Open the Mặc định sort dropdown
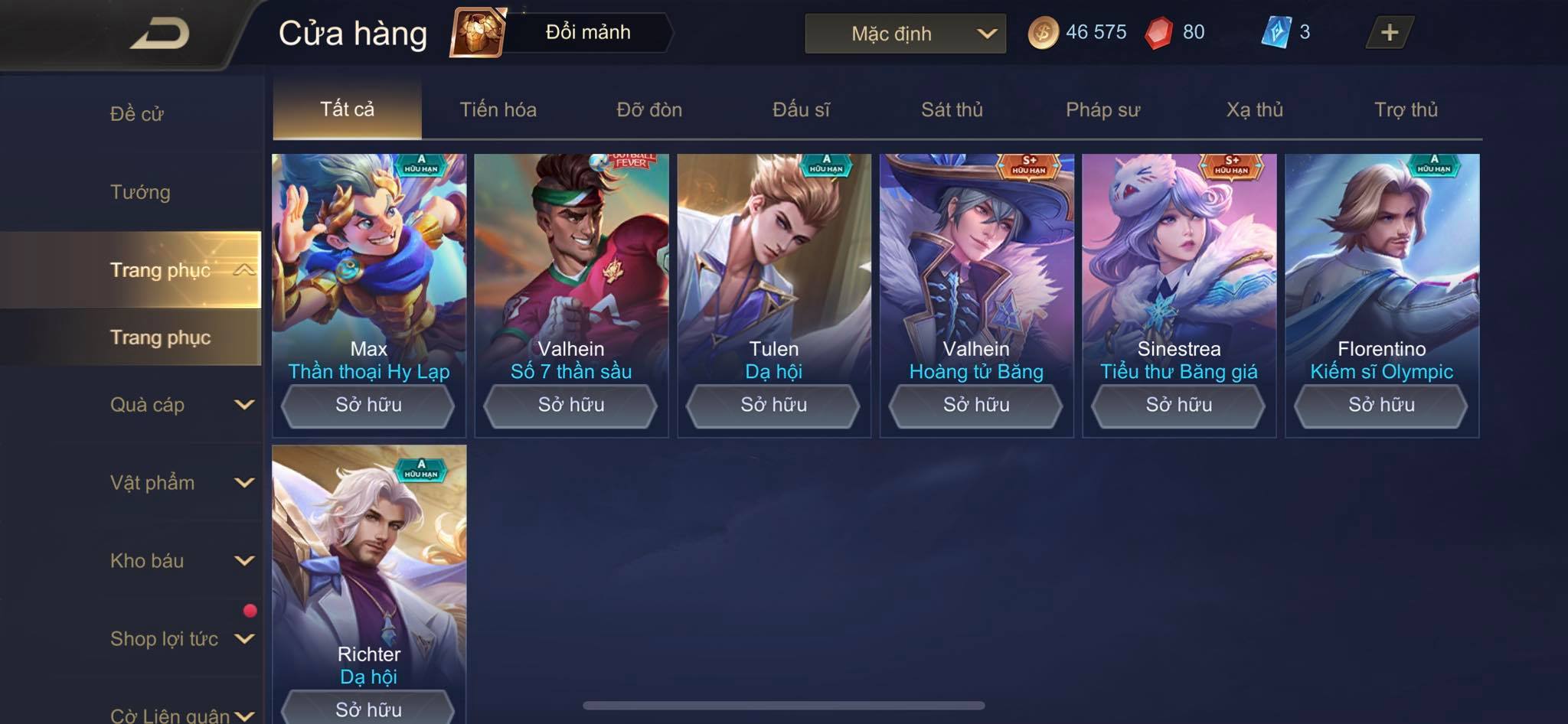 tap(905, 34)
